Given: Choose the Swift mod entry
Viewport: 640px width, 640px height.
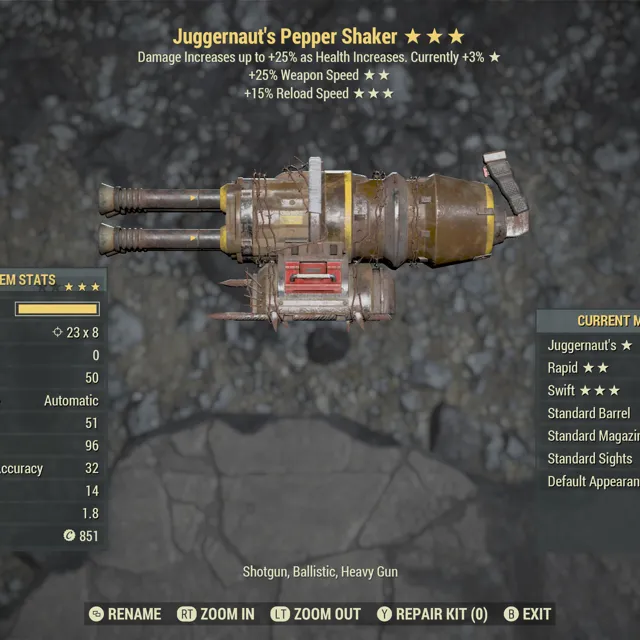Looking at the screenshot, I should click(590, 391).
